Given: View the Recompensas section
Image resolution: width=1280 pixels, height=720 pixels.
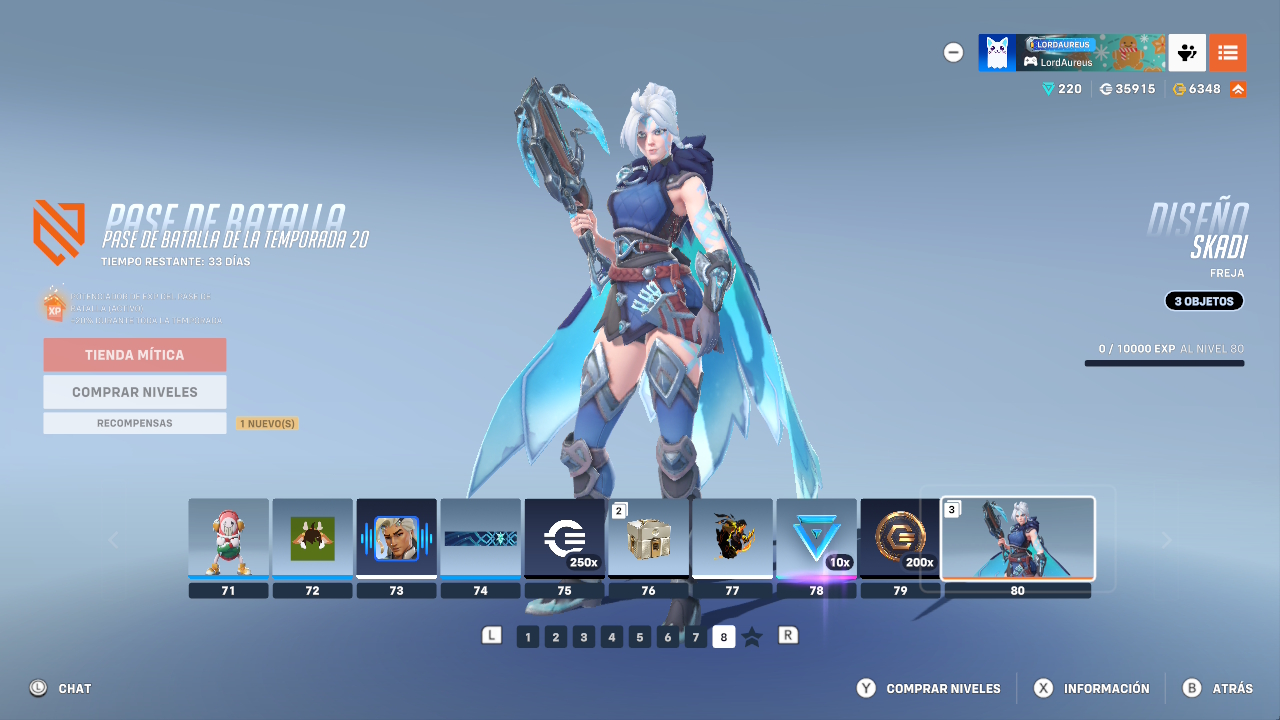Looking at the screenshot, I should tap(134, 422).
